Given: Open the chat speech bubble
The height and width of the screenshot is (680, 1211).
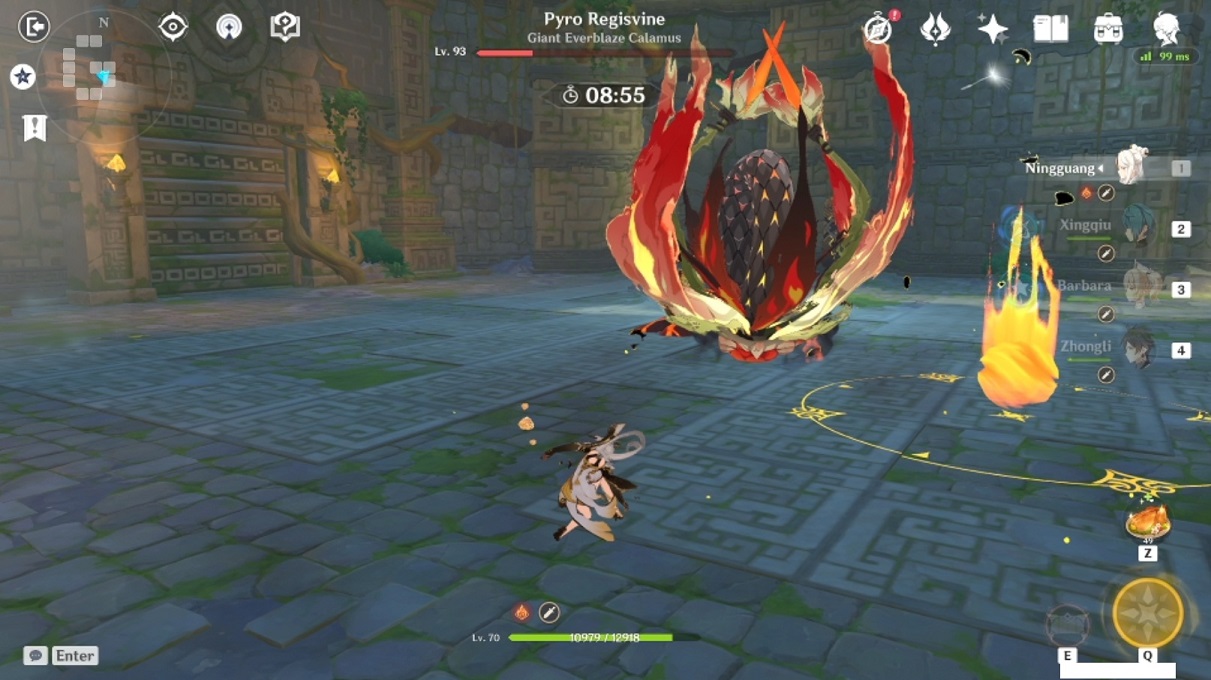Looking at the screenshot, I should [37, 656].
